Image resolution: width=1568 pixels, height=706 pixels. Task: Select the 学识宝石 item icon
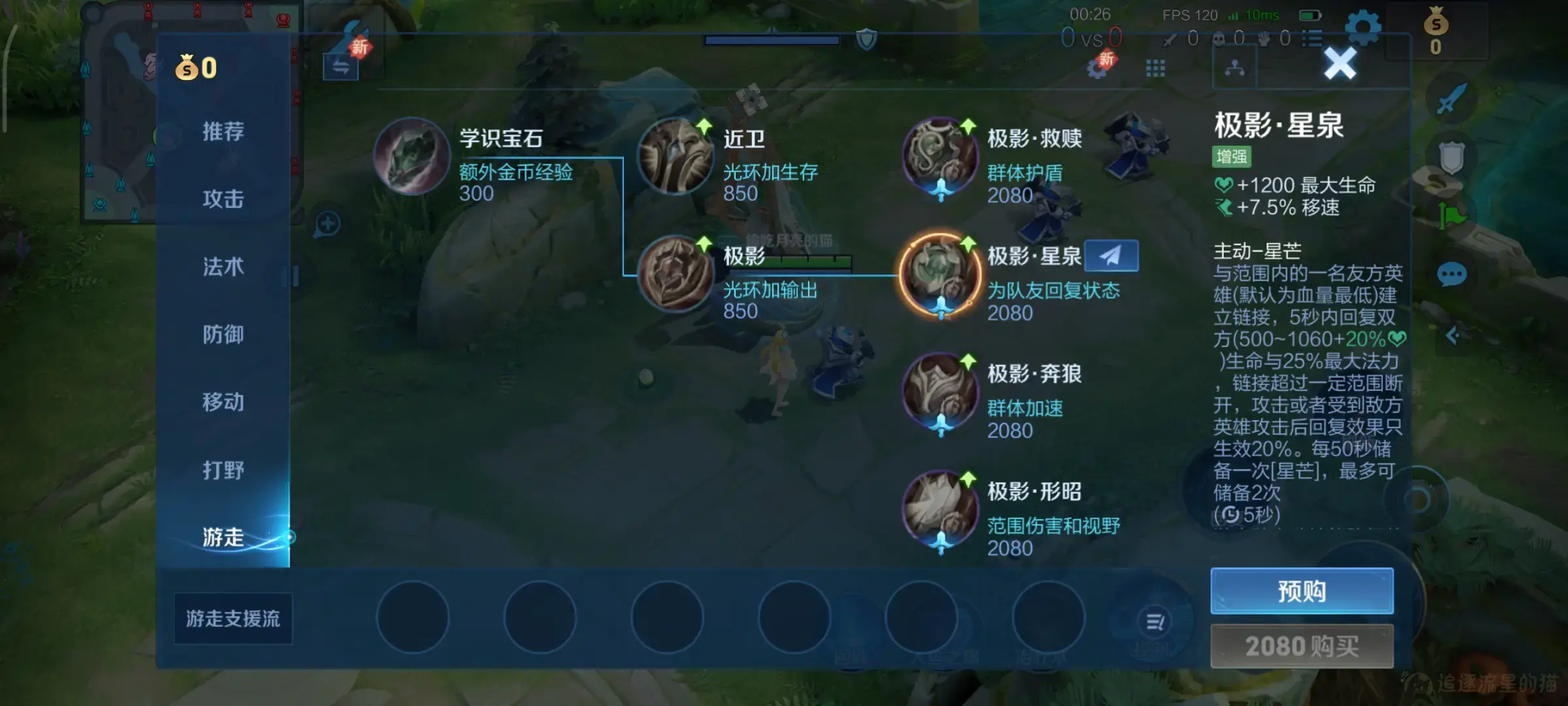point(414,156)
